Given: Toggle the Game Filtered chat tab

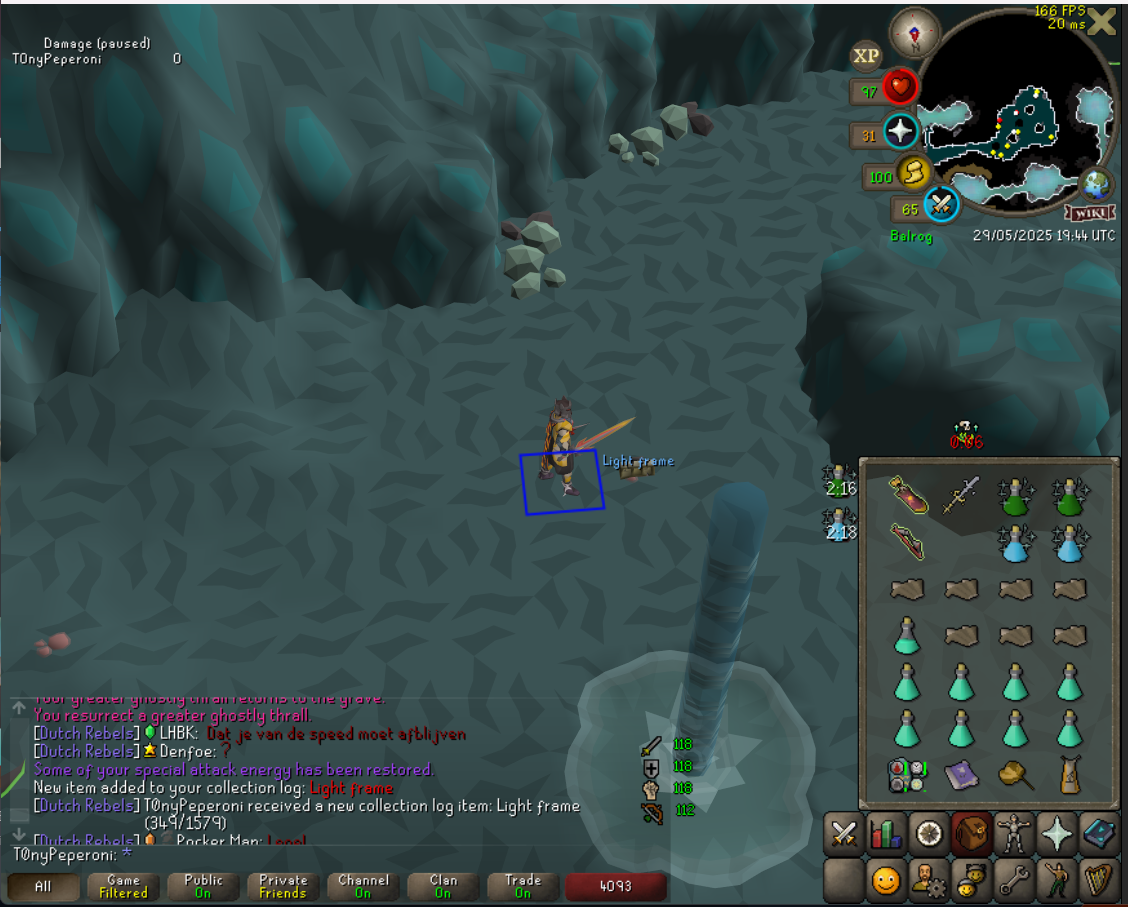Looking at the screenshot, I should (x=123, y=887).
